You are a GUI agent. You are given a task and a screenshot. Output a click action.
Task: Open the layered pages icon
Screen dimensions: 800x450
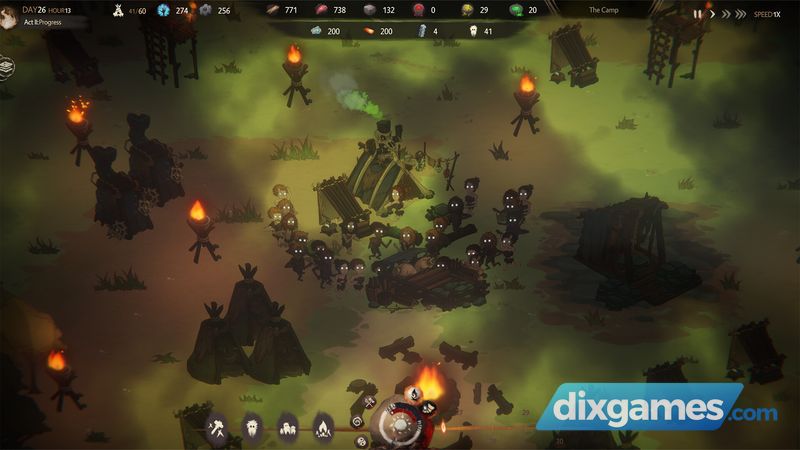pos(7,67)
